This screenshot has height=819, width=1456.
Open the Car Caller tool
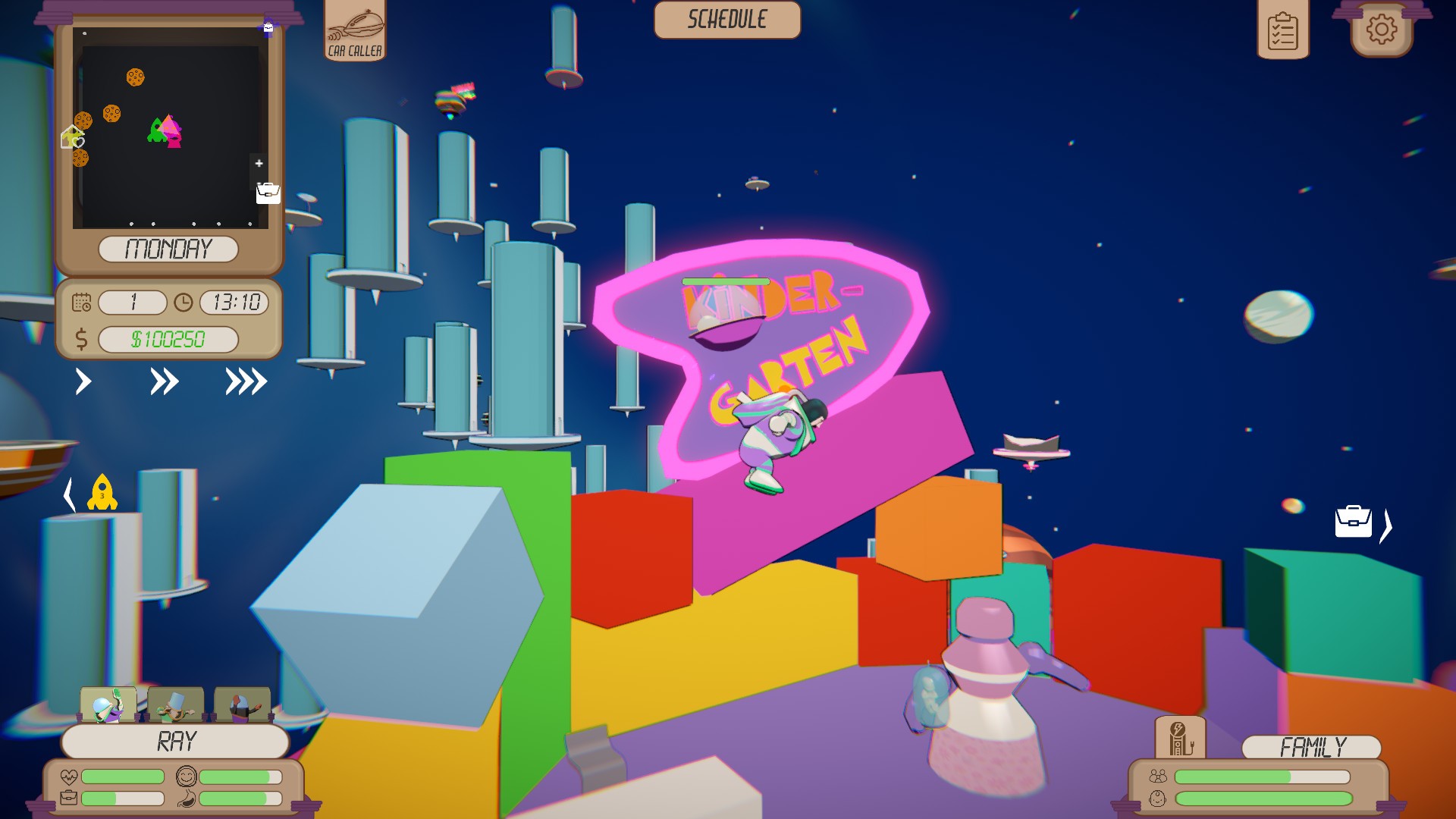click(x=355, y=32)
